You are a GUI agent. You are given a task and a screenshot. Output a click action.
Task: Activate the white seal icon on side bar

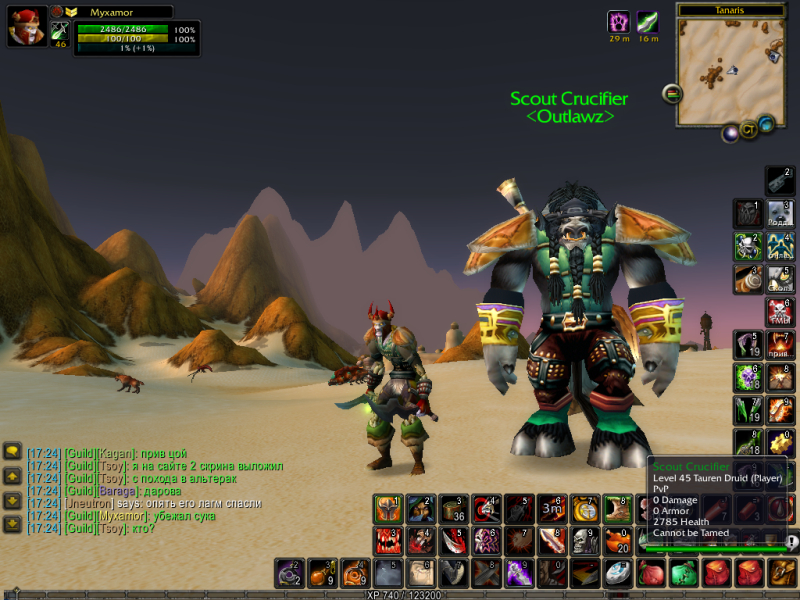[780, 213]
